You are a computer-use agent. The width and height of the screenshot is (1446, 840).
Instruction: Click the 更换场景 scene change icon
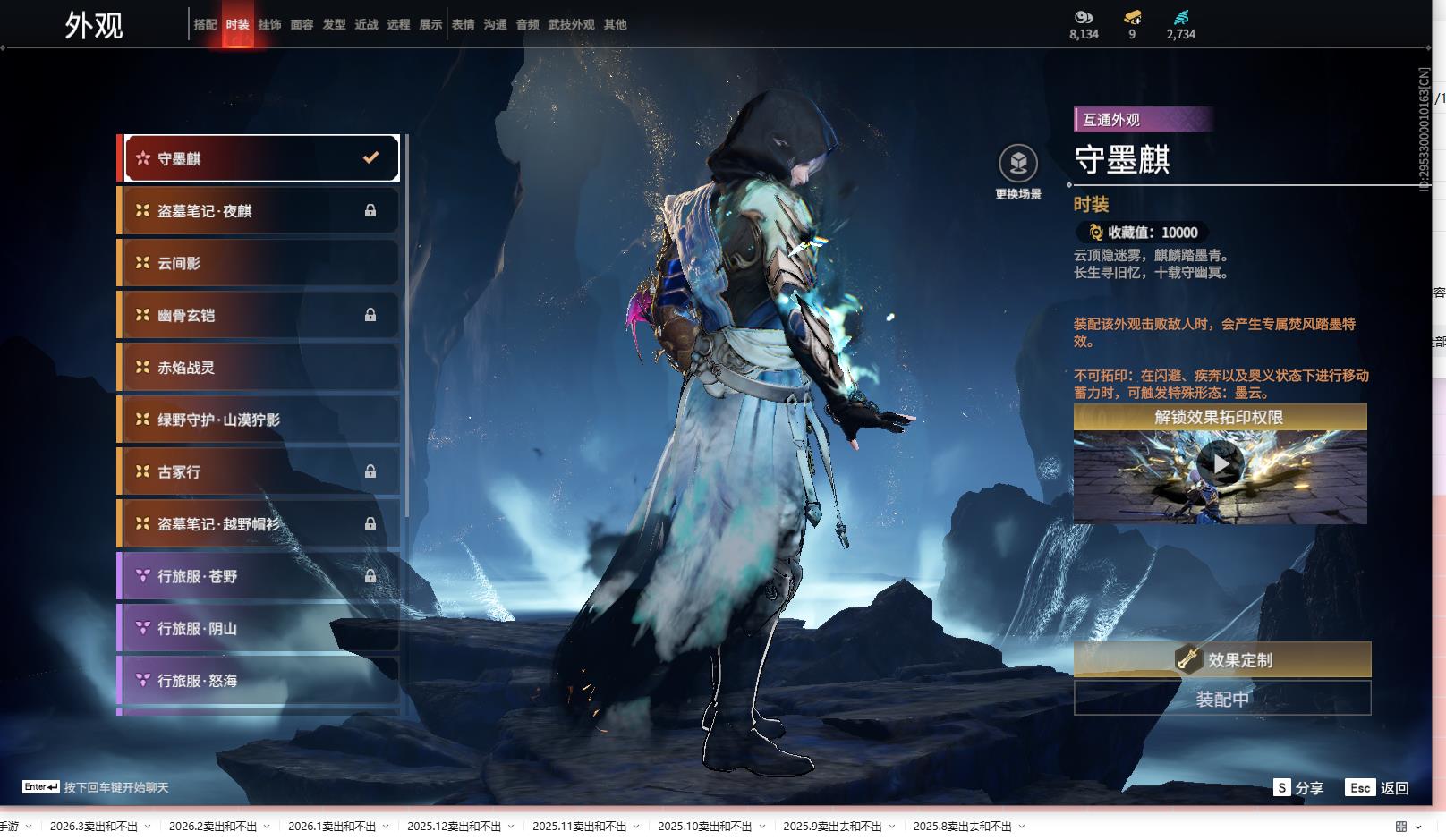1018,164
